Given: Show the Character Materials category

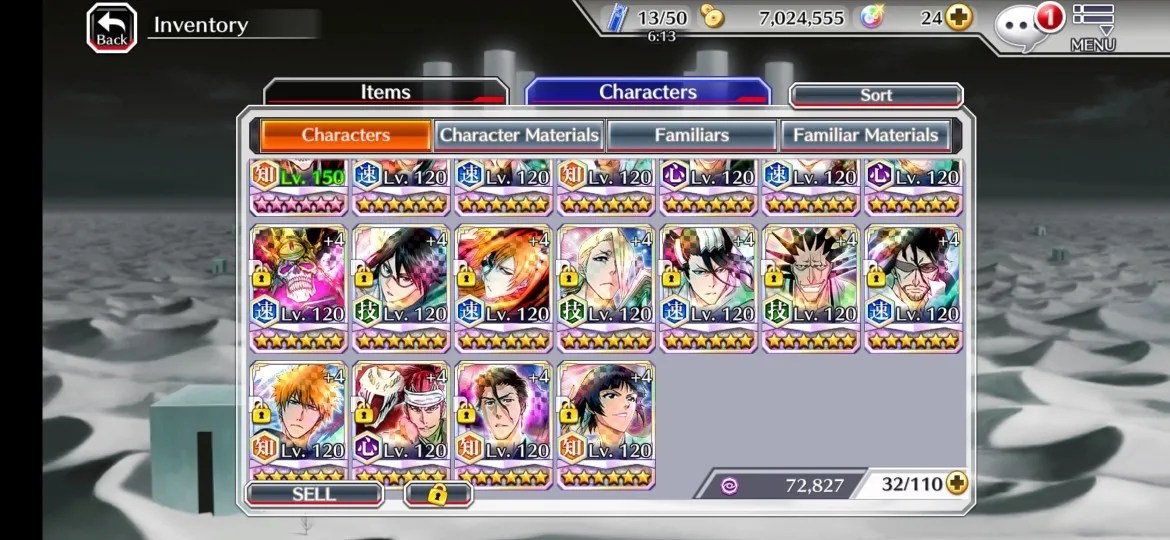Looking at the screenshot, I should 519,135.
